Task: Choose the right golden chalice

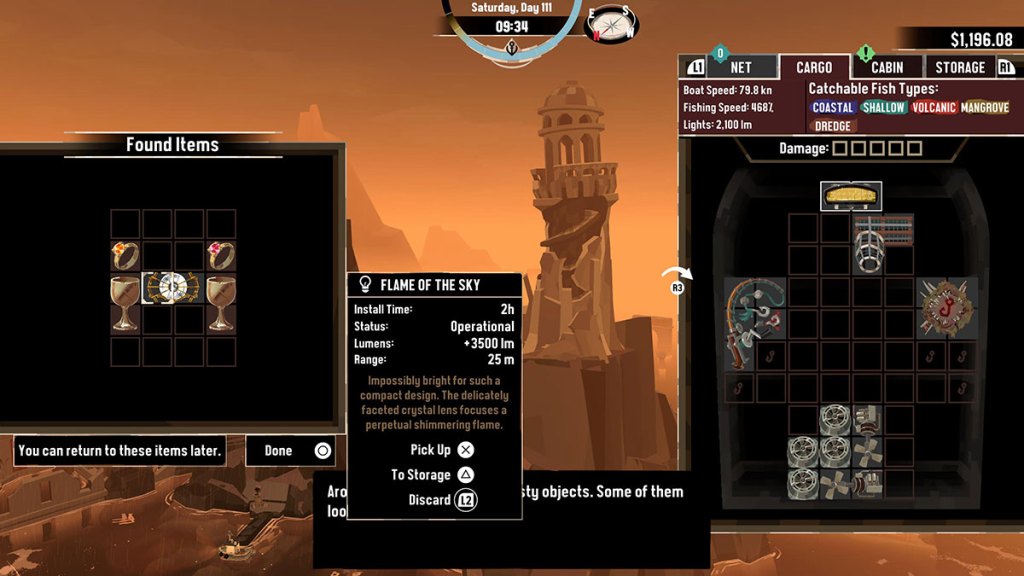Action: point(220,303)
